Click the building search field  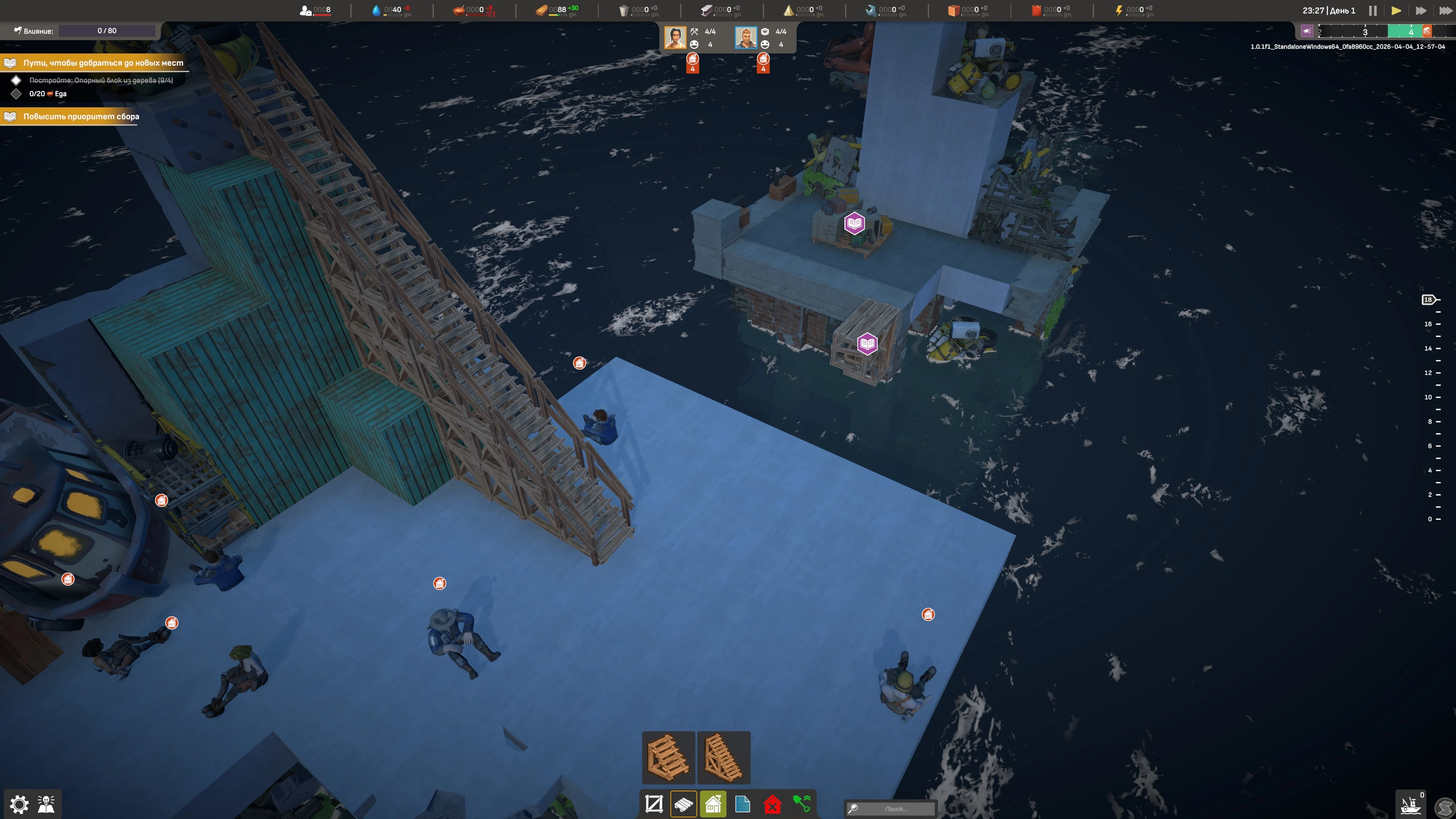coord(895,809)
